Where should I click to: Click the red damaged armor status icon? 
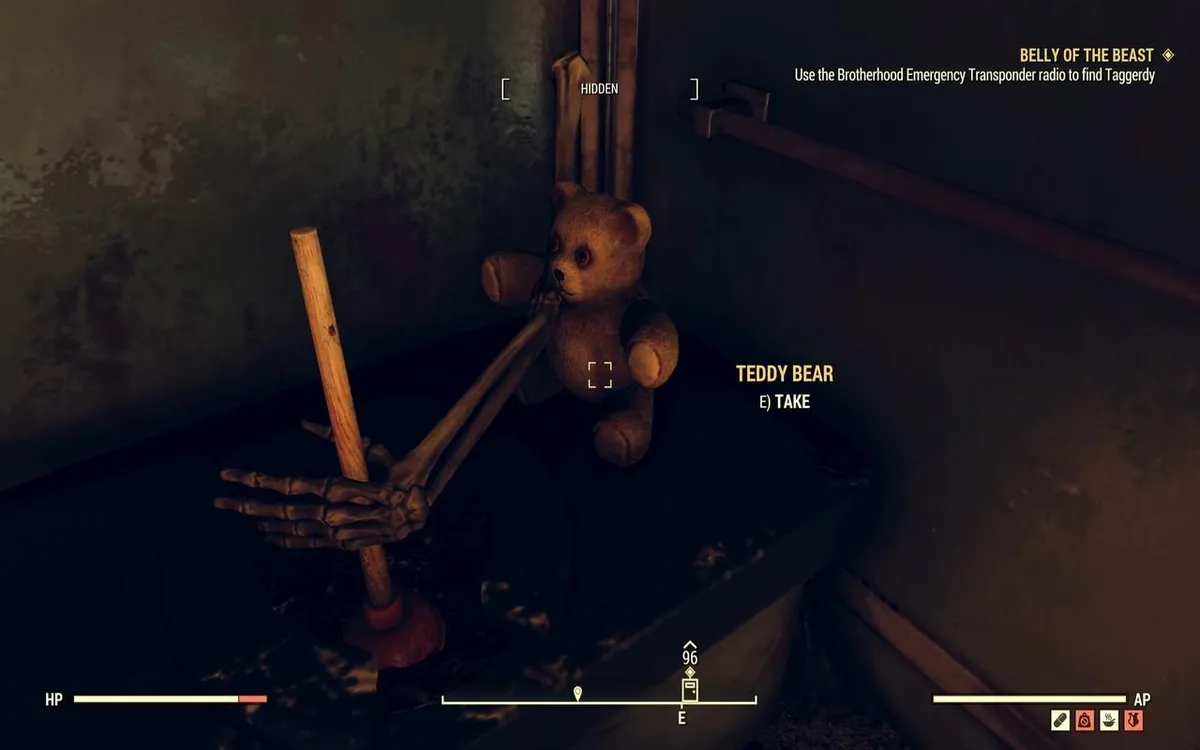[1134, 720]
